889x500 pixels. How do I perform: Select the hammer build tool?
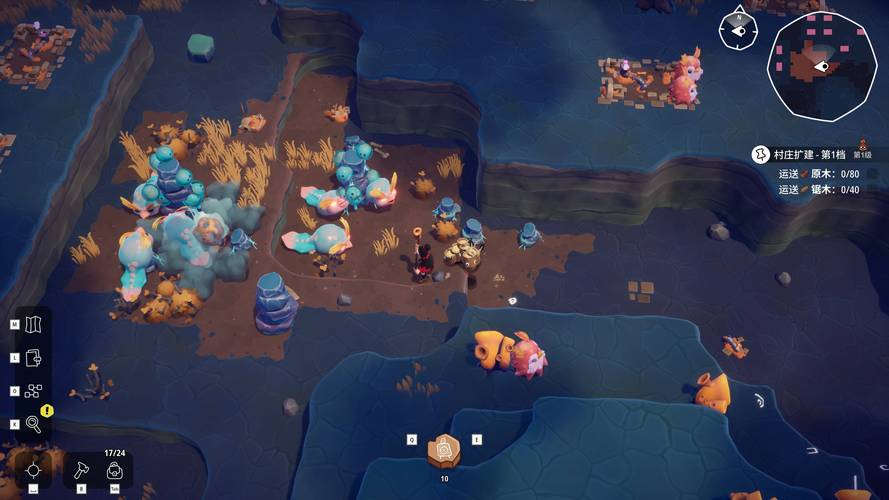[83, 469]
